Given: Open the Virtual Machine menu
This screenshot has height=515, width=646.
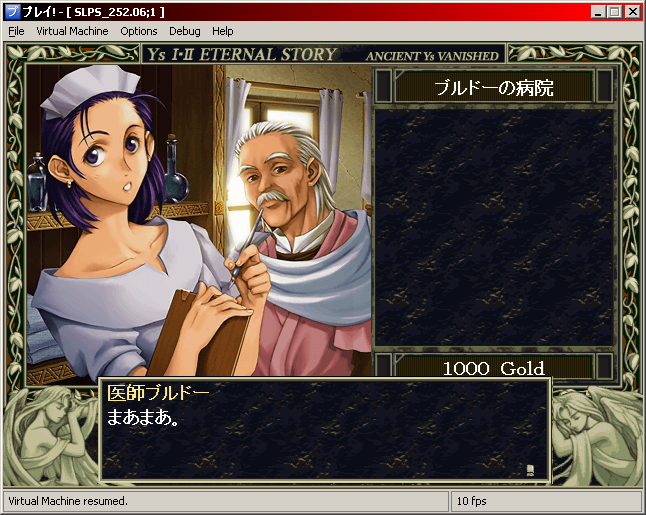Looking at the screenshot, I should click(x=72, y=31).
